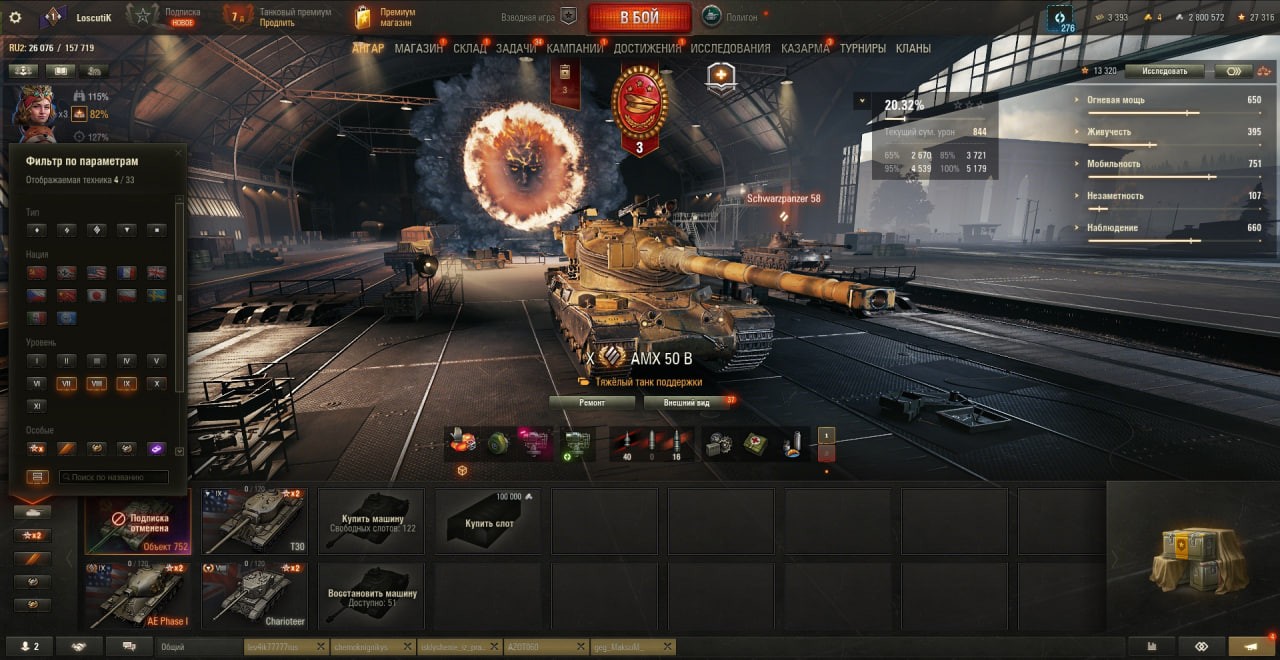
Task: Select the T30 tank in carousel
Action: pyautogui.click(x=253, y=521)
